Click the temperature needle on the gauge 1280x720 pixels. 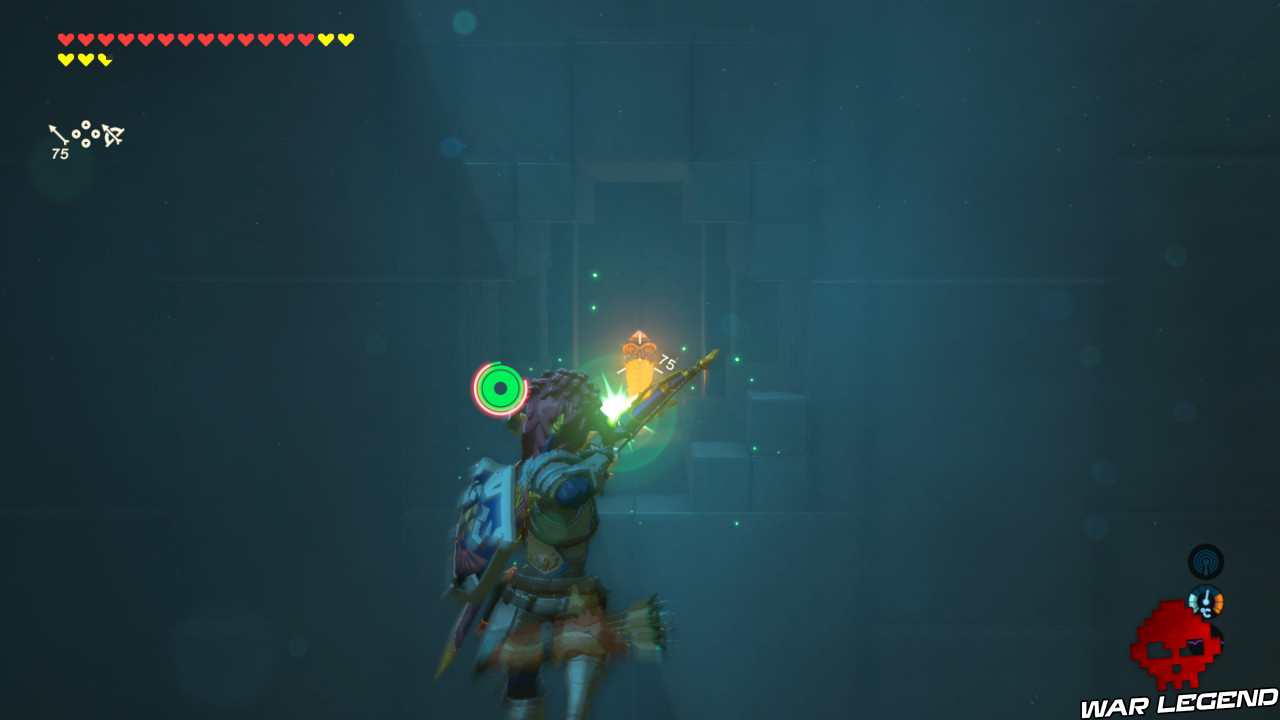[x=1206, y=596]
